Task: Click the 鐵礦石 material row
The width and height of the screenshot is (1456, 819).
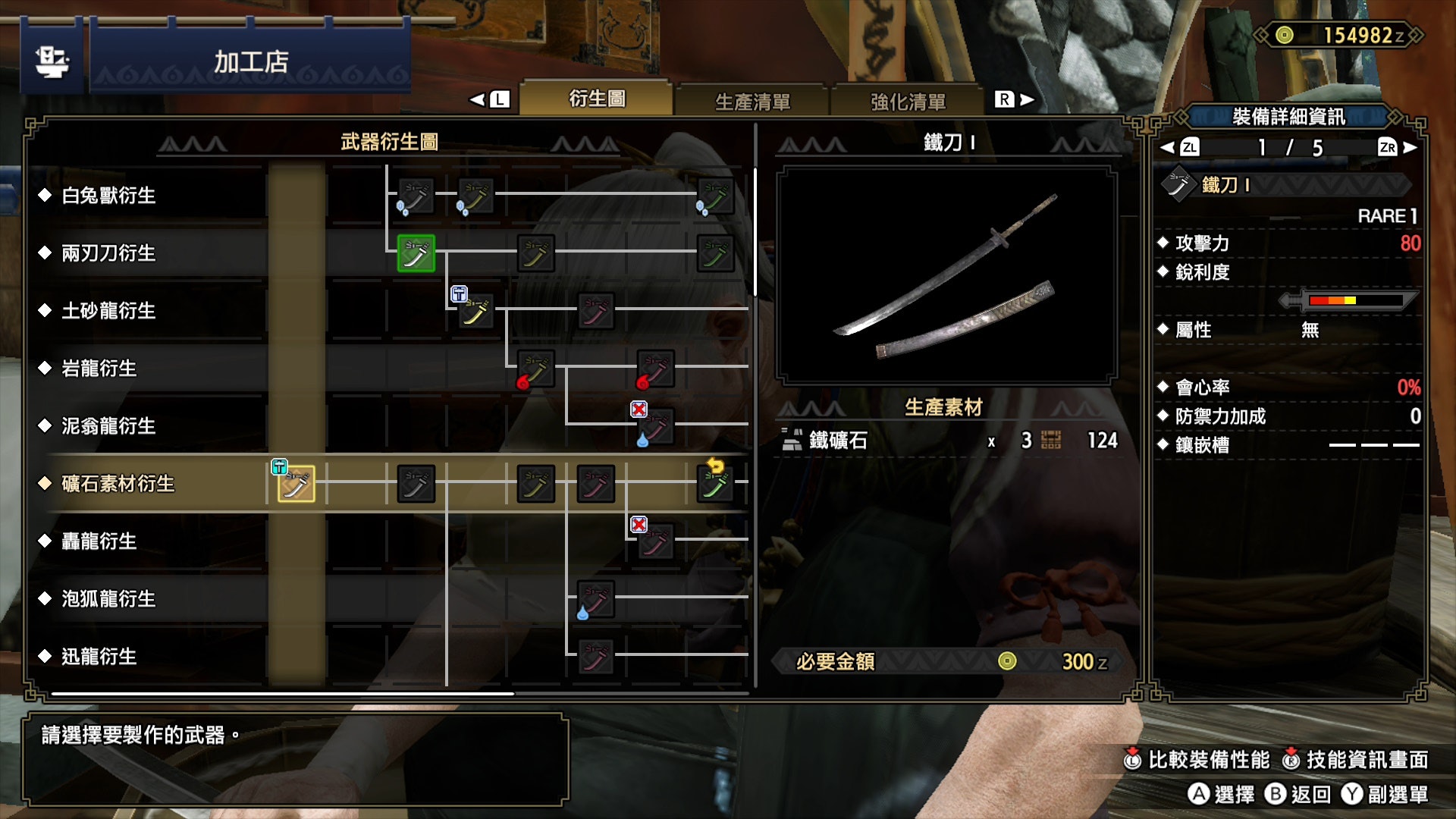Action: click(948, 441)
